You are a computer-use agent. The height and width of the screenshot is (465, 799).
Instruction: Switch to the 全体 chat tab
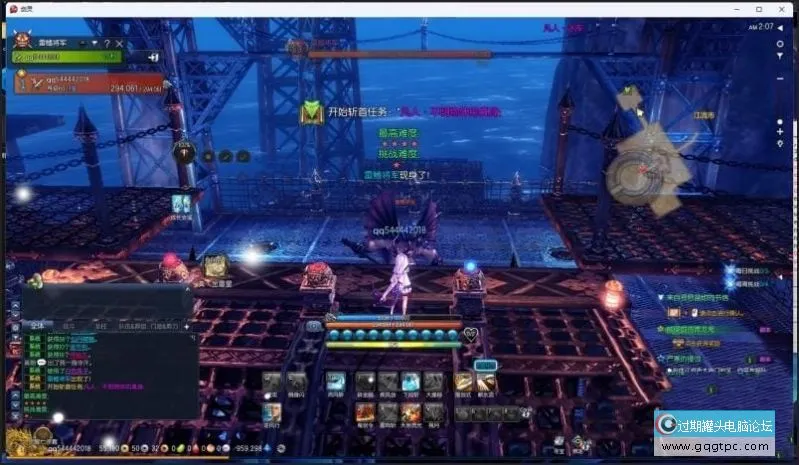pos(36,325)
